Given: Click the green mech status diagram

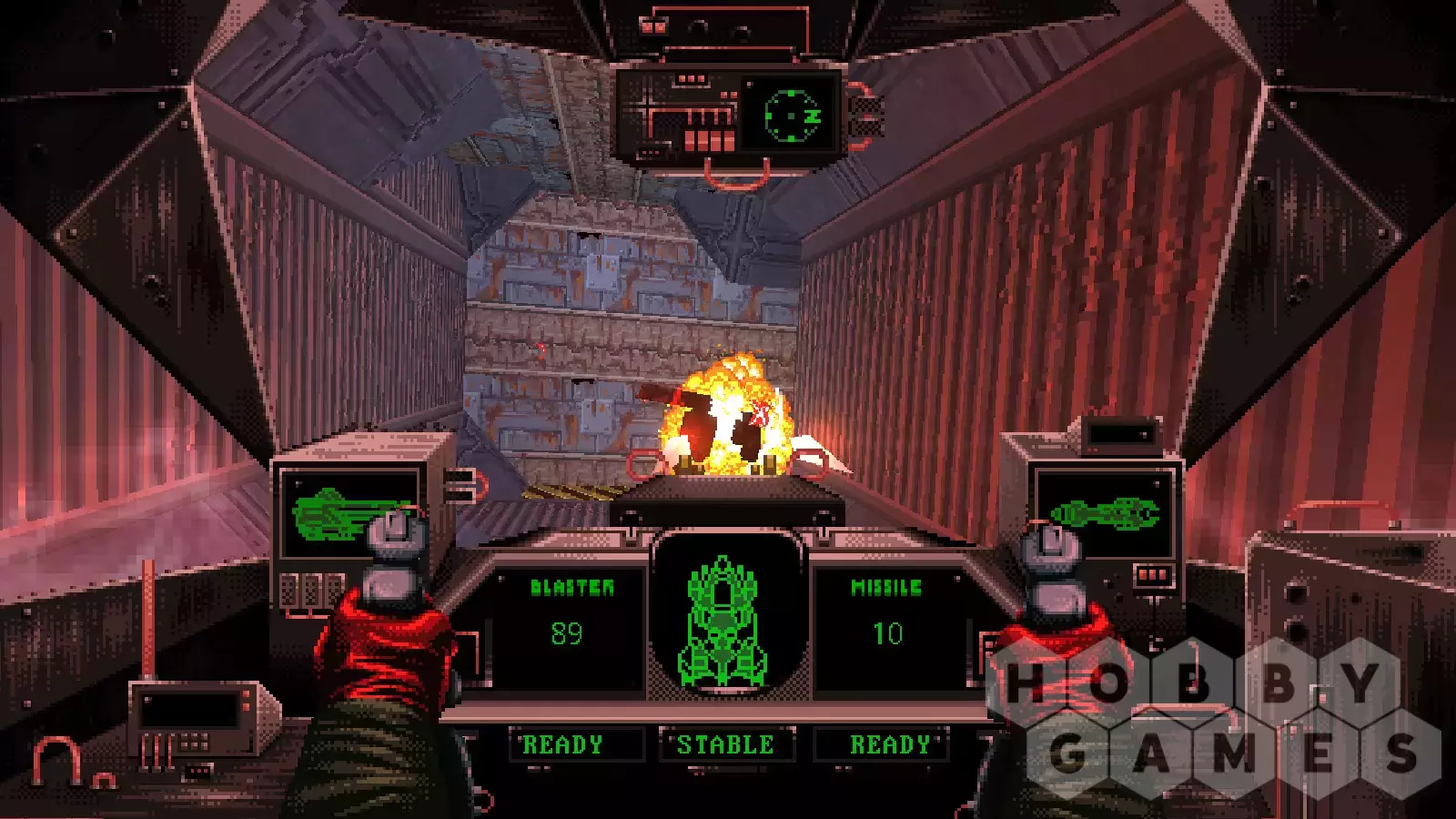Looking at the screenshot, I should pyautogui.click(x=724, y=622).
